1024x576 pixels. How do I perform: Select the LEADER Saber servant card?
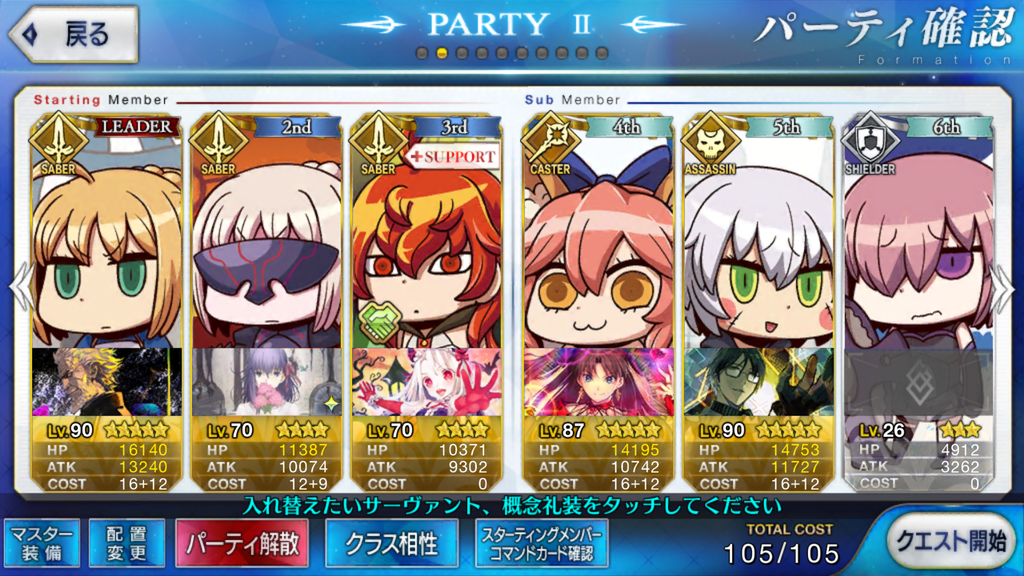(x=107, y=250)
